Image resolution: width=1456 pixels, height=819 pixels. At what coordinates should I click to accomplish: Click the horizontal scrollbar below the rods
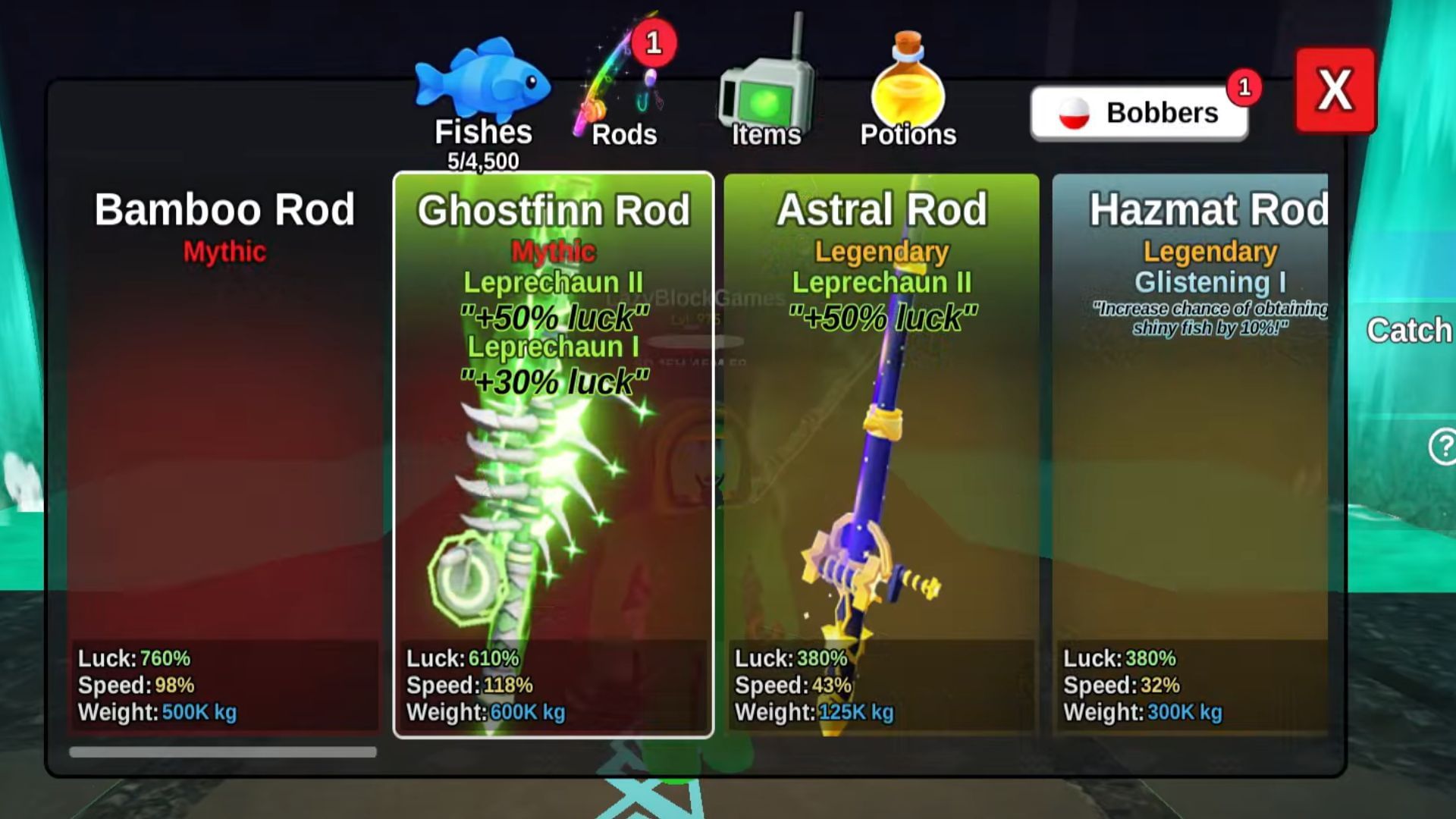(x=223, y=752)
